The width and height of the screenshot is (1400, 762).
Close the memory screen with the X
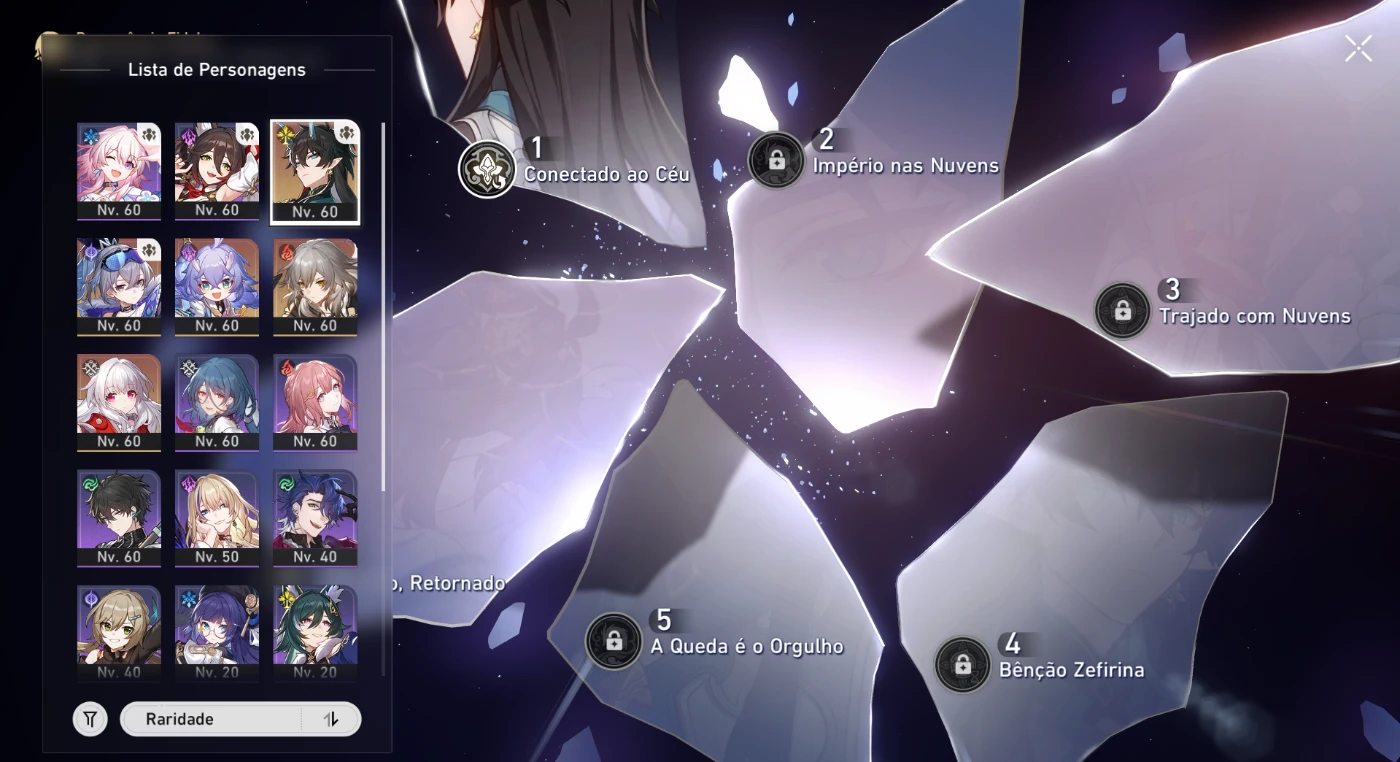click(x=1358, y=47)
